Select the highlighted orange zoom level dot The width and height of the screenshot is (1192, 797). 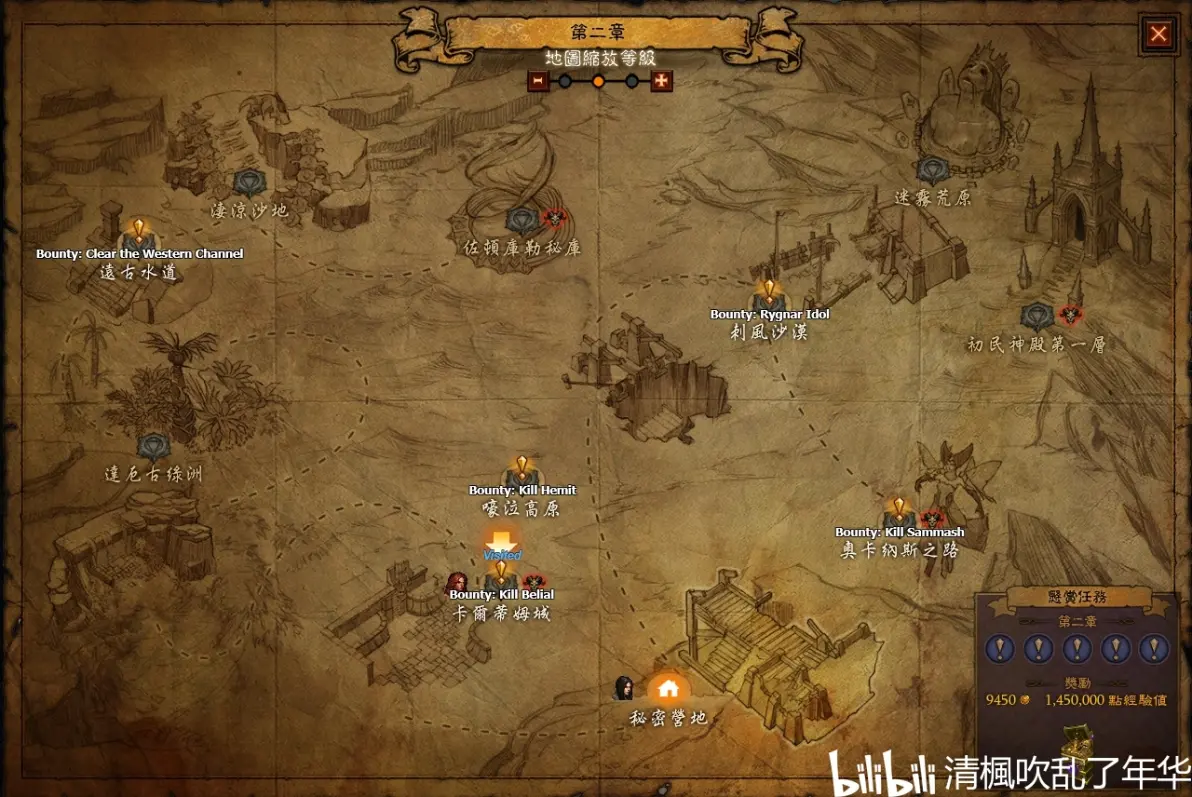click(598, 81)
